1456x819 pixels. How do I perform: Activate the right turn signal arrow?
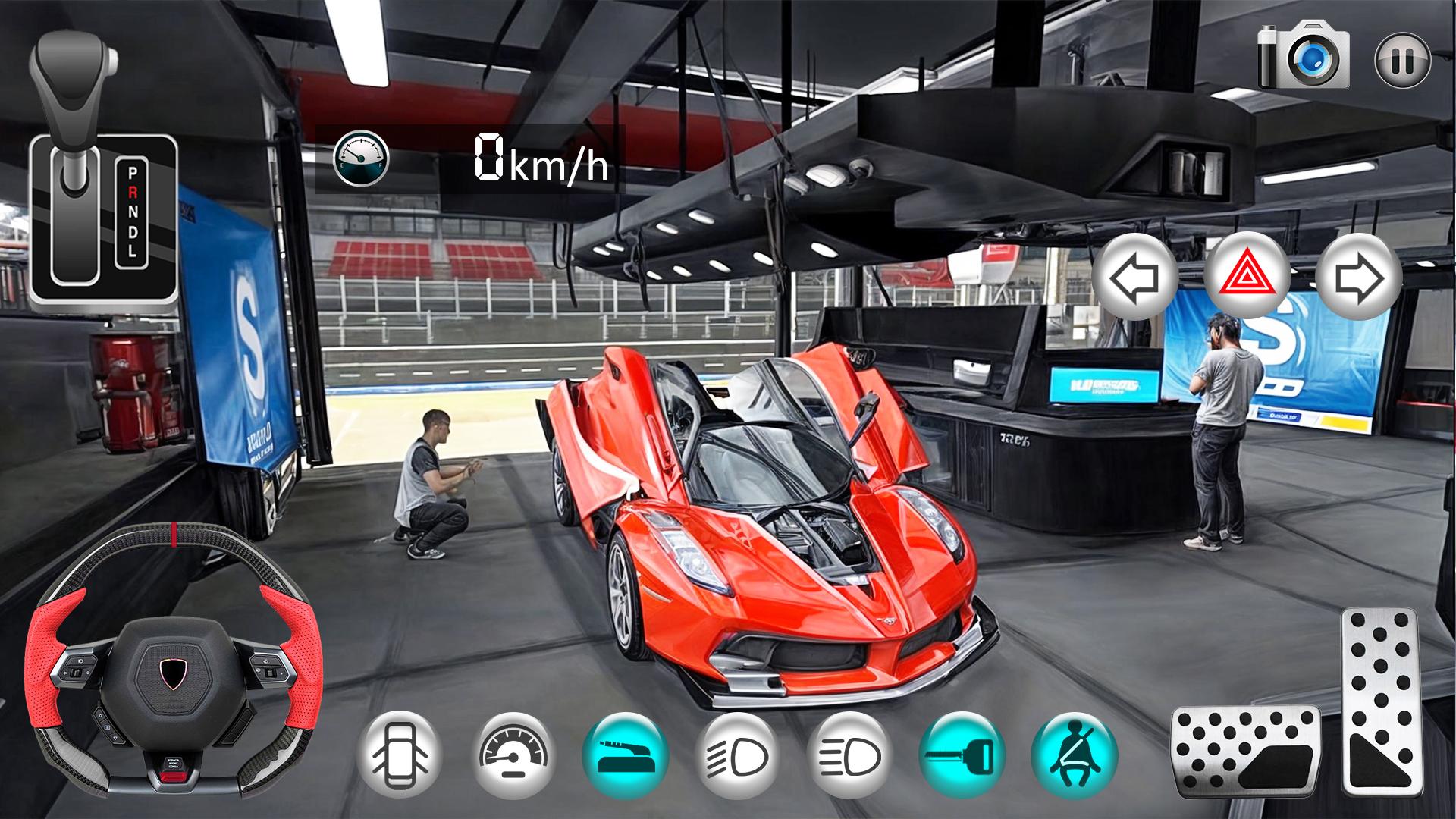(1358, 278)
